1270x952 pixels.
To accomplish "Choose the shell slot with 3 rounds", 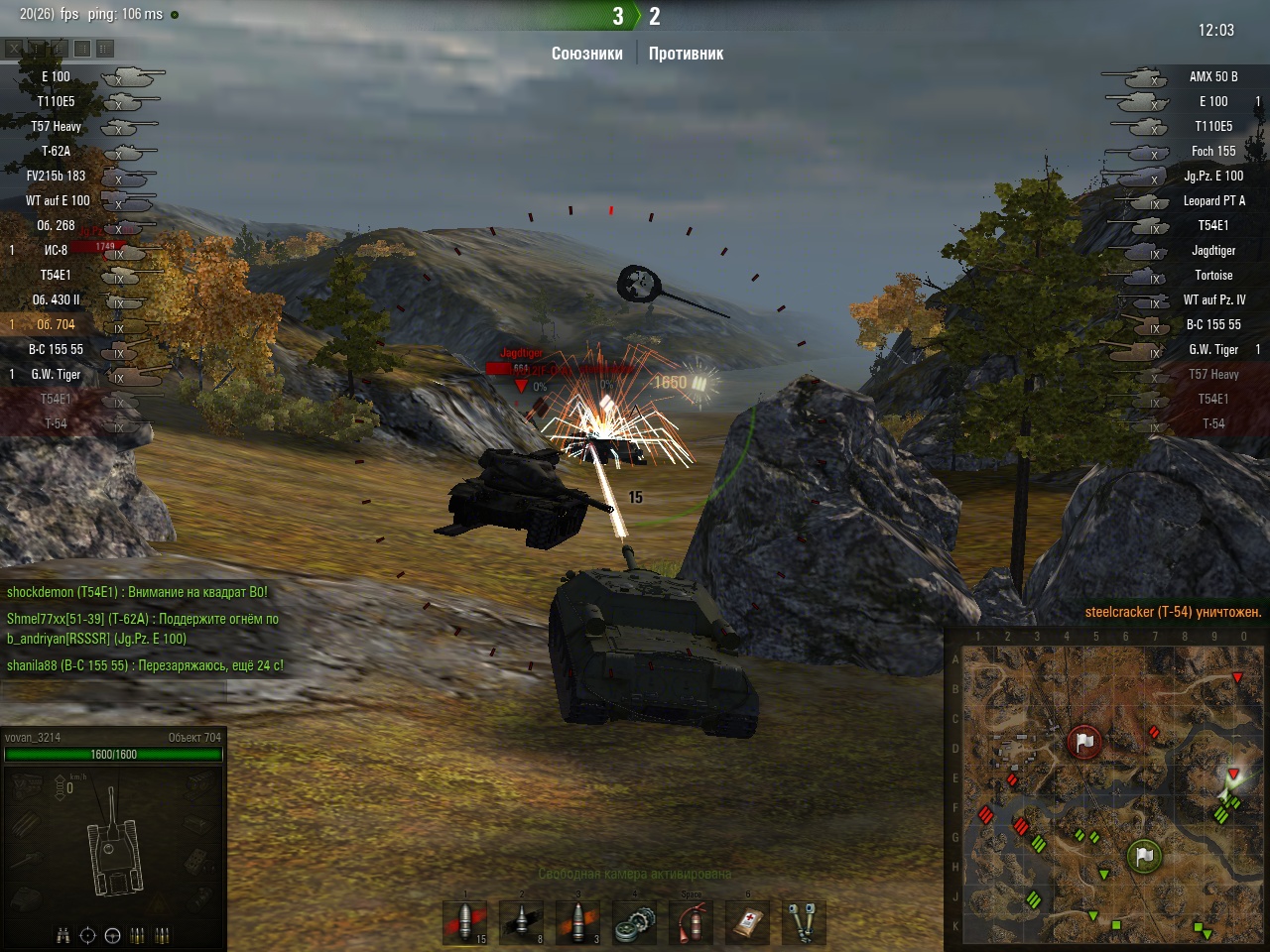I will (x=578, y=922).
